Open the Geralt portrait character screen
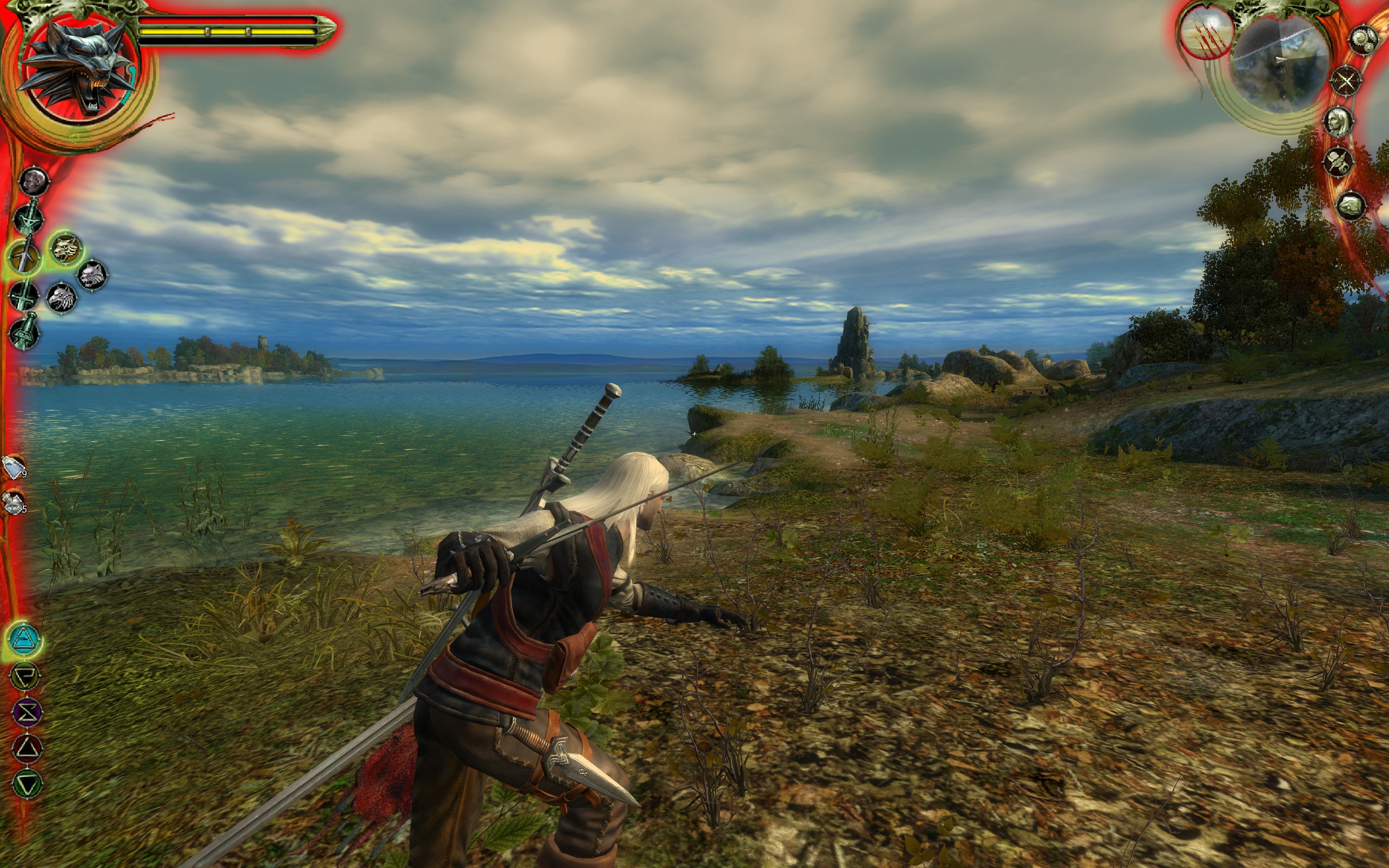Image resolution: width=1389 pixels, height=868 pixels. tap(1338, 122)
